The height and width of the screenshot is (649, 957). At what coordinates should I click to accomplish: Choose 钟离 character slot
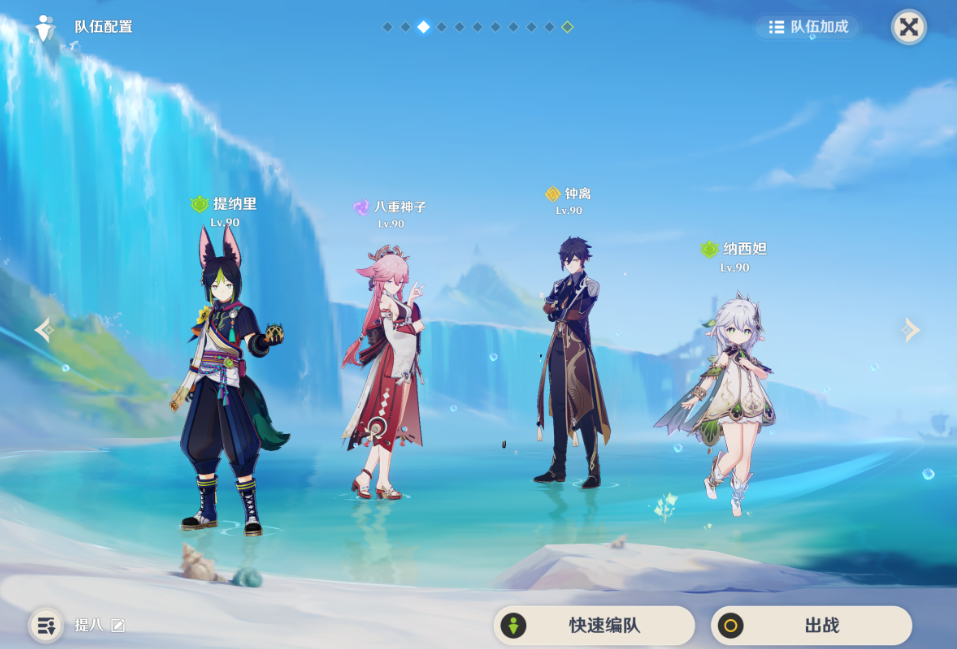[x=570, y=360]
